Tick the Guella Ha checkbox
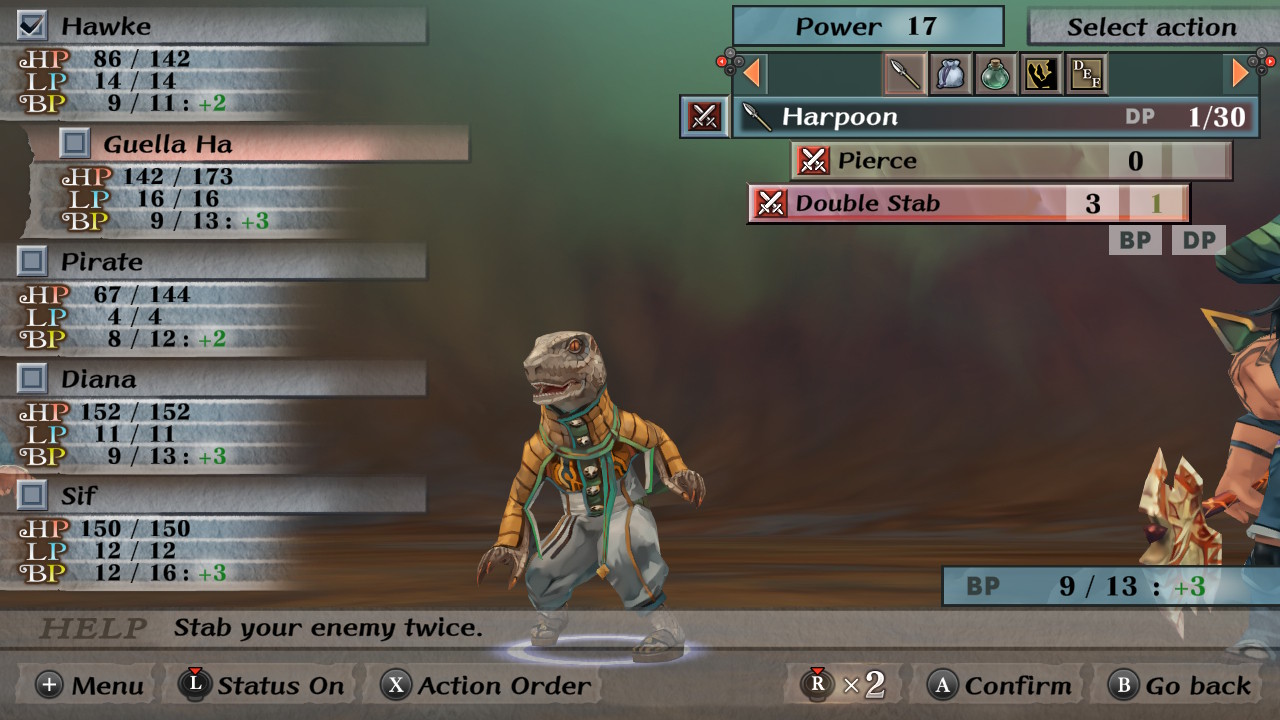Image resolution: width=1280 pixels, height=720 pixels. click(74, 143)
